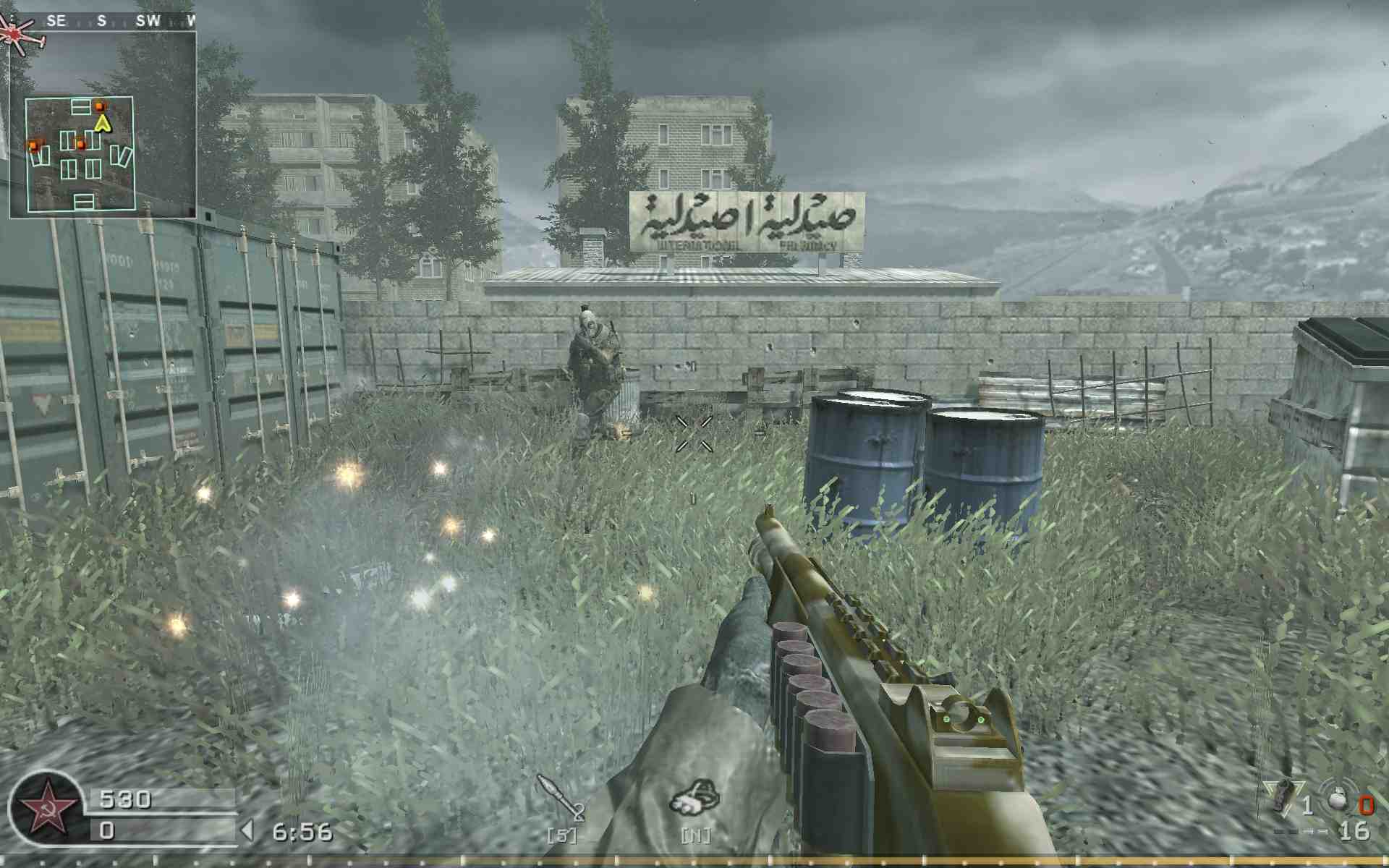Viewport: 1389px width, 868px height.
Task: Click the match timer showing 6:56
Action: (x=304, y=829)
